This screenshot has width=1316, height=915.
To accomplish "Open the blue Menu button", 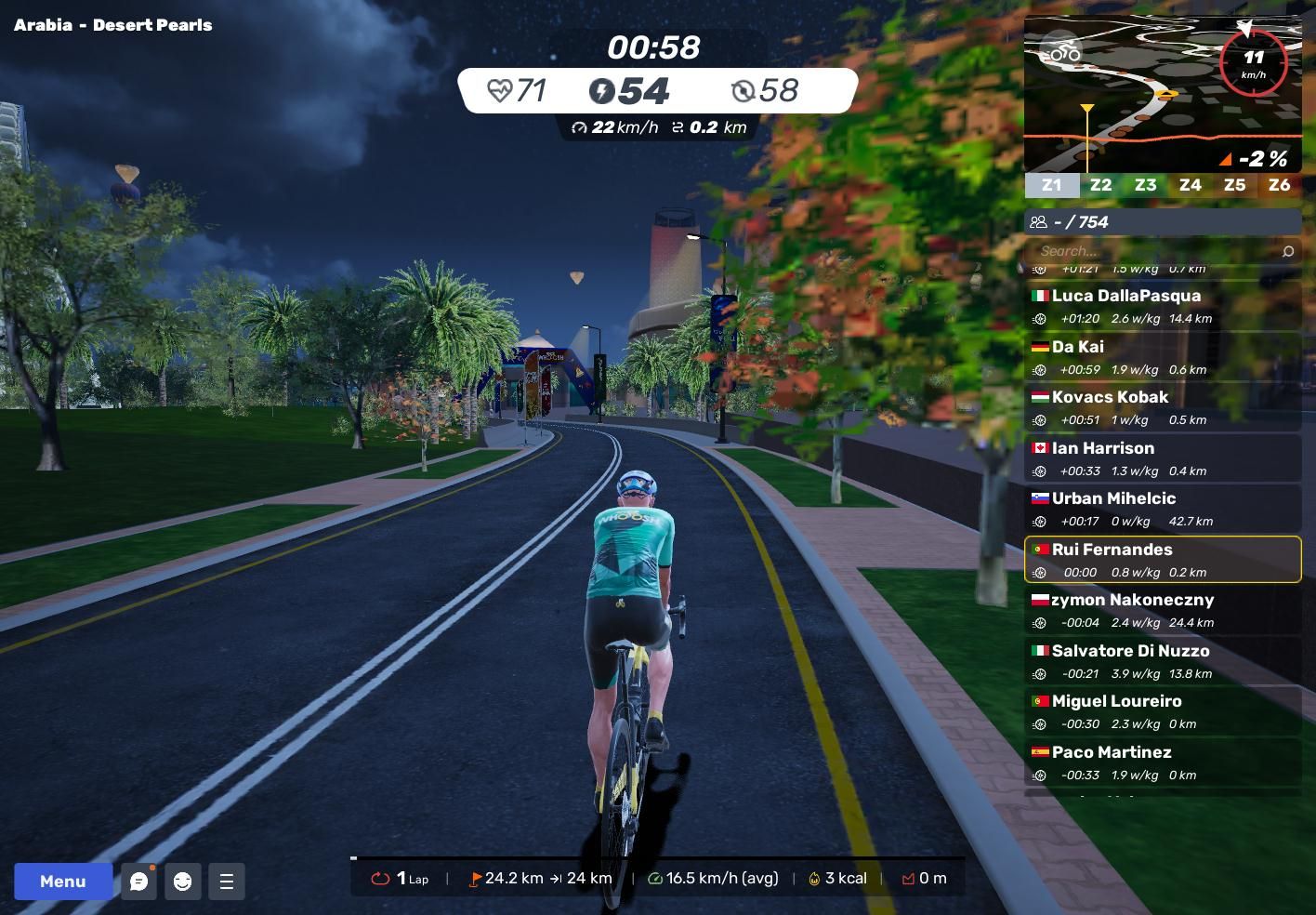I will coord(62,882).
